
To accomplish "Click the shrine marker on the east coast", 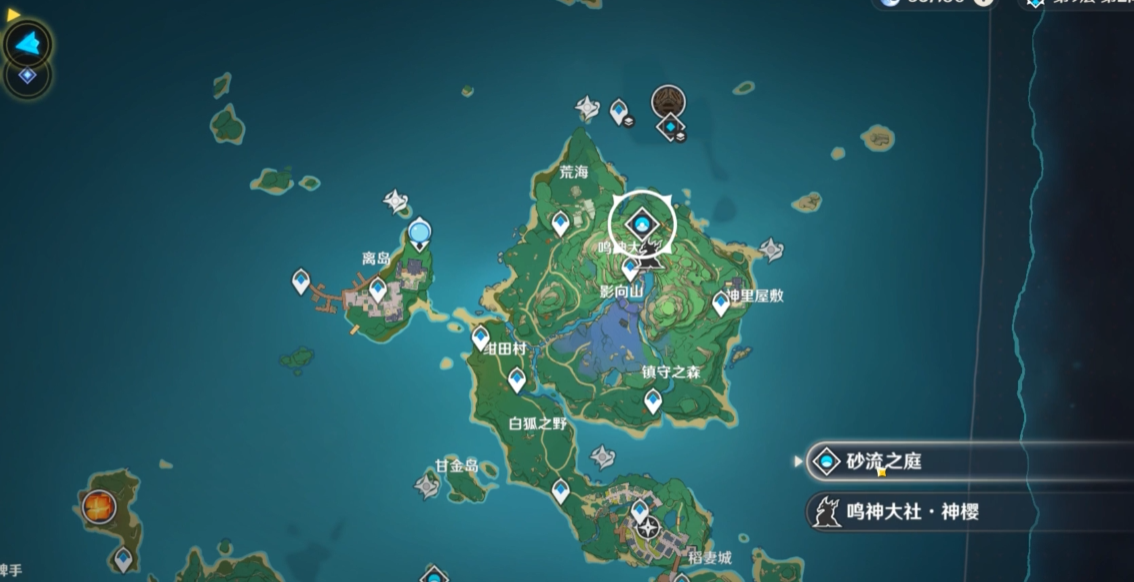I will pyautogui.click(x=772, y=248).
